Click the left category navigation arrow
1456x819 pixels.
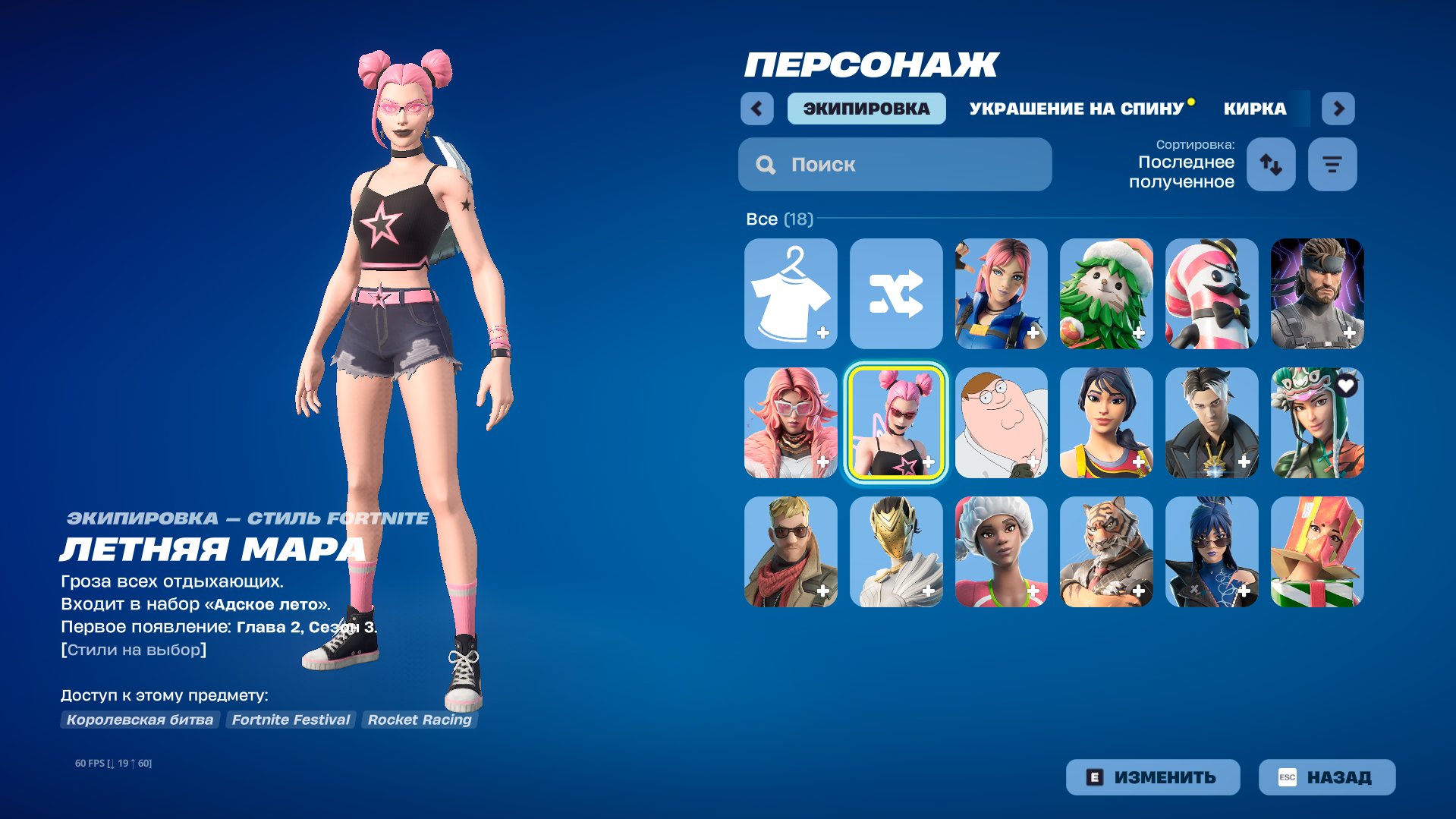(756, 109)
